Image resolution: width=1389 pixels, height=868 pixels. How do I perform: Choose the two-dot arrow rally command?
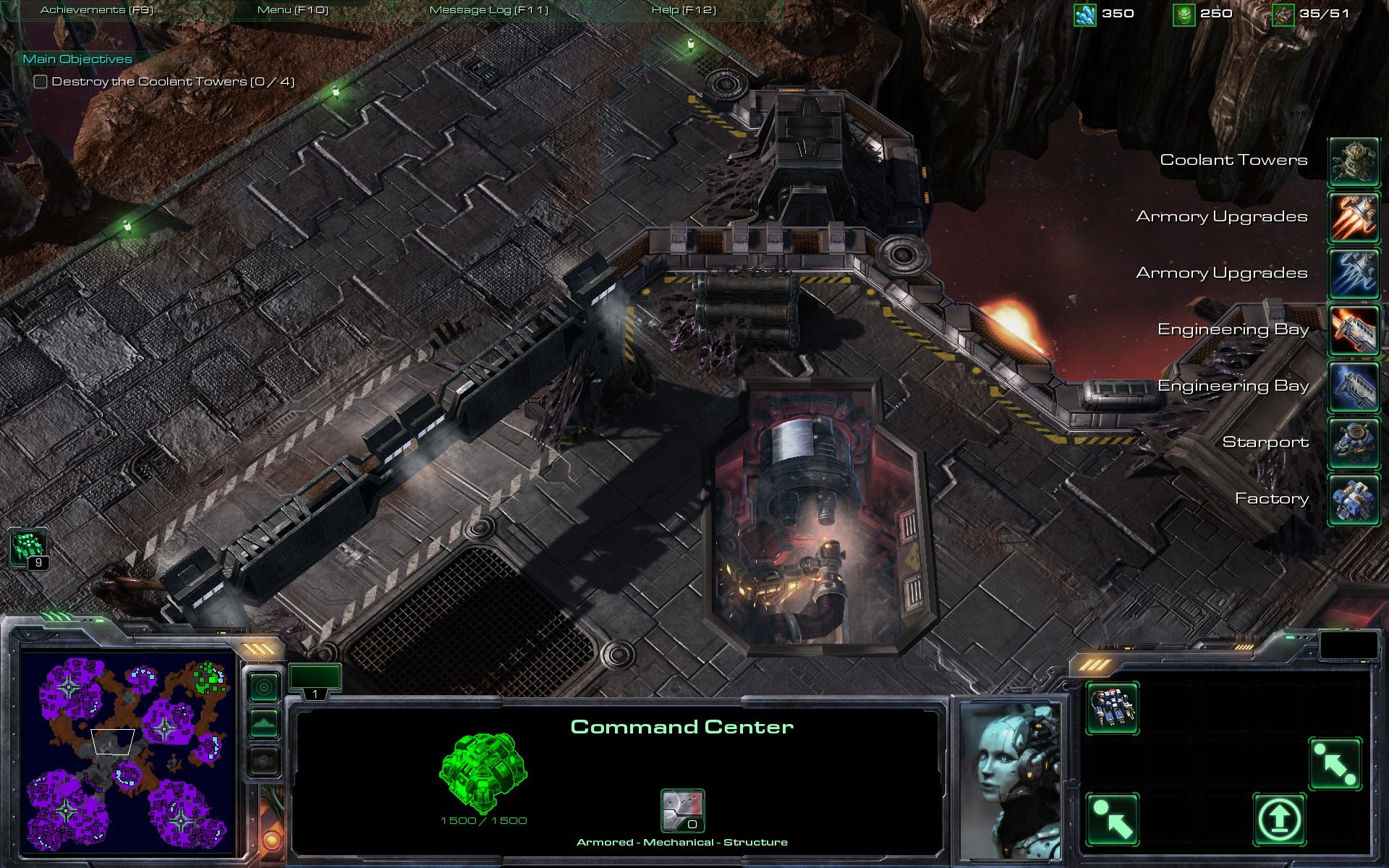point(1335,764)
